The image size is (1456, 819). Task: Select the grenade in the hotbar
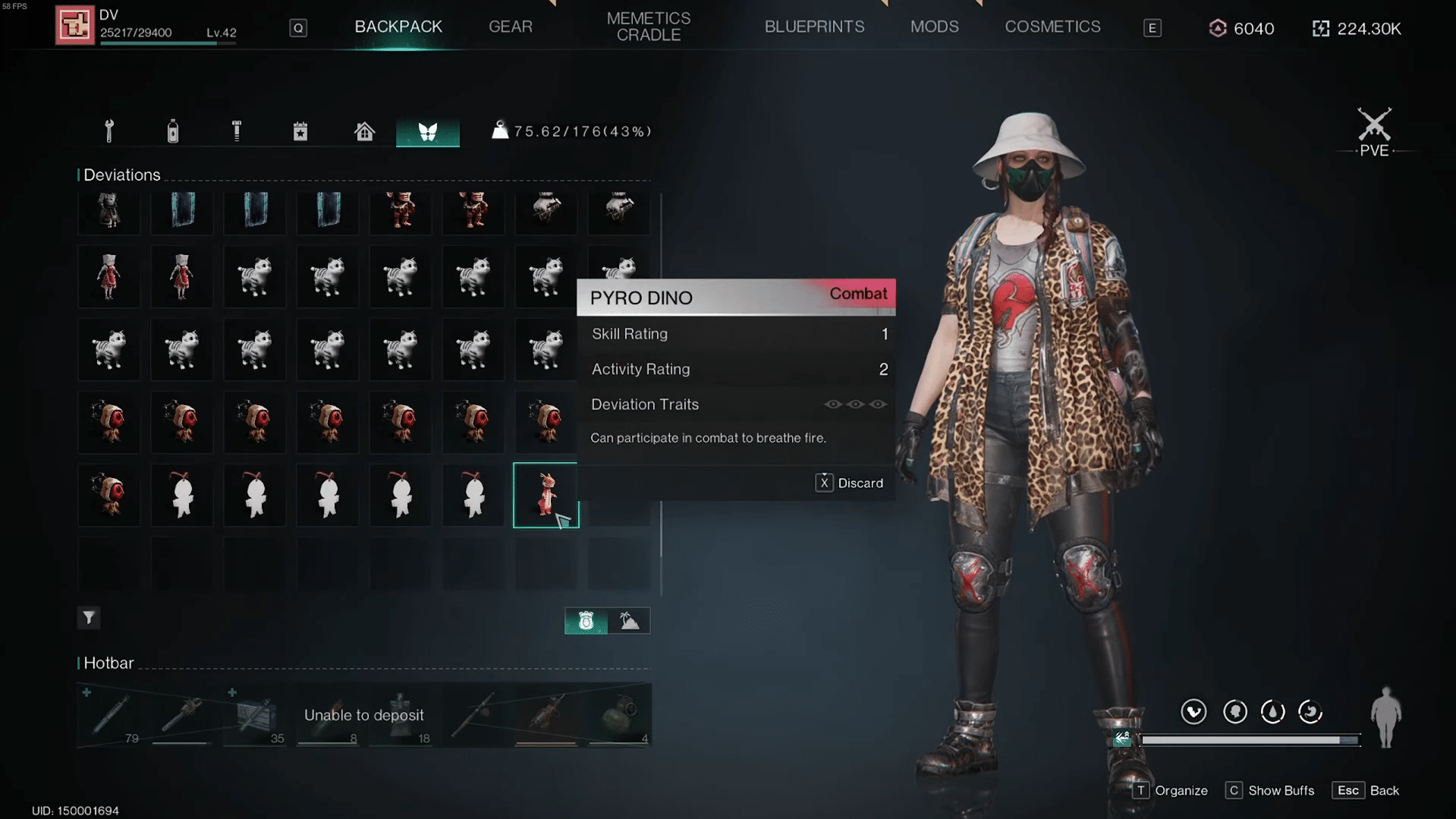[619, 716]
